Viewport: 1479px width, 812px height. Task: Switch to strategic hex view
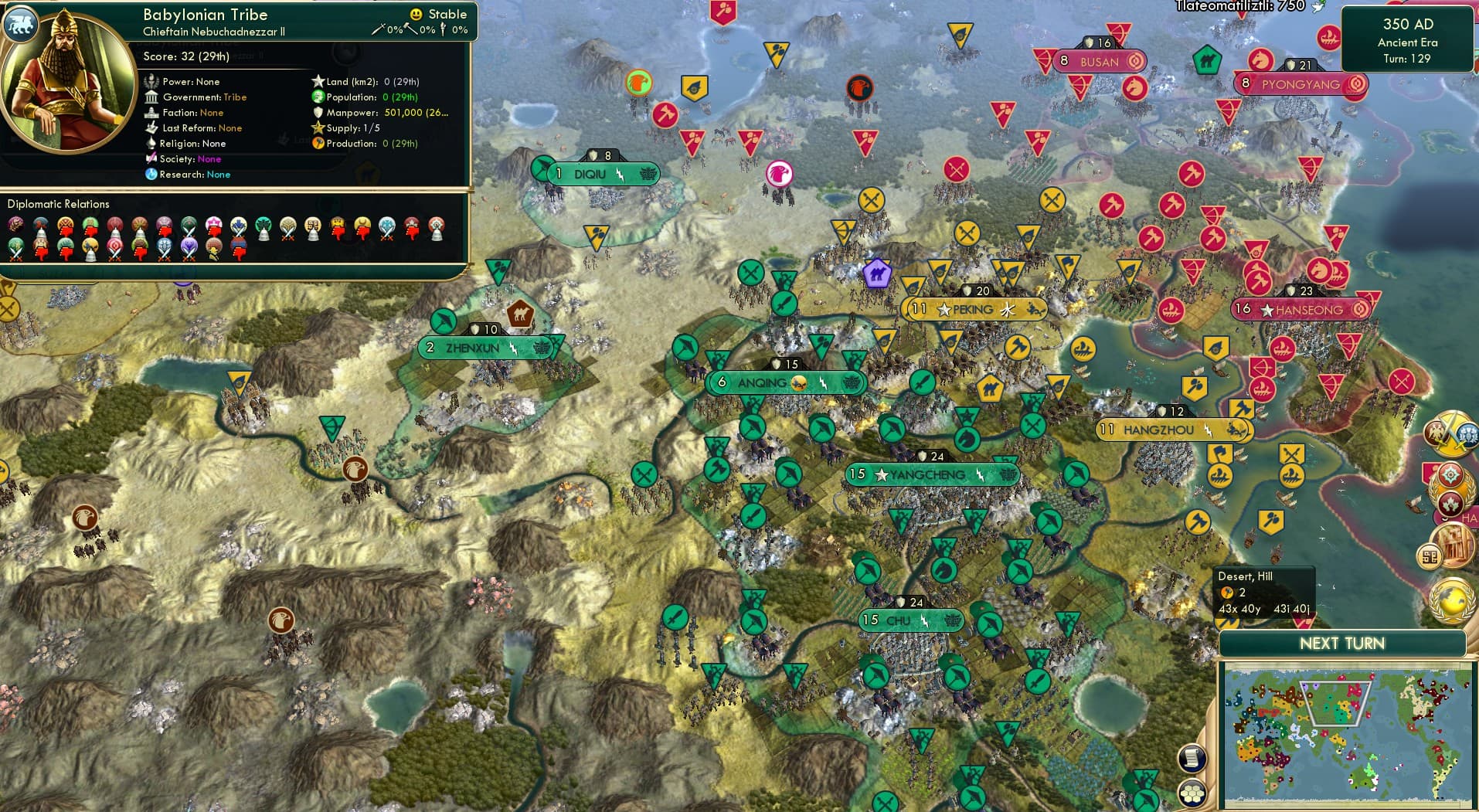pyautogui.click(x=1192, y=793)
